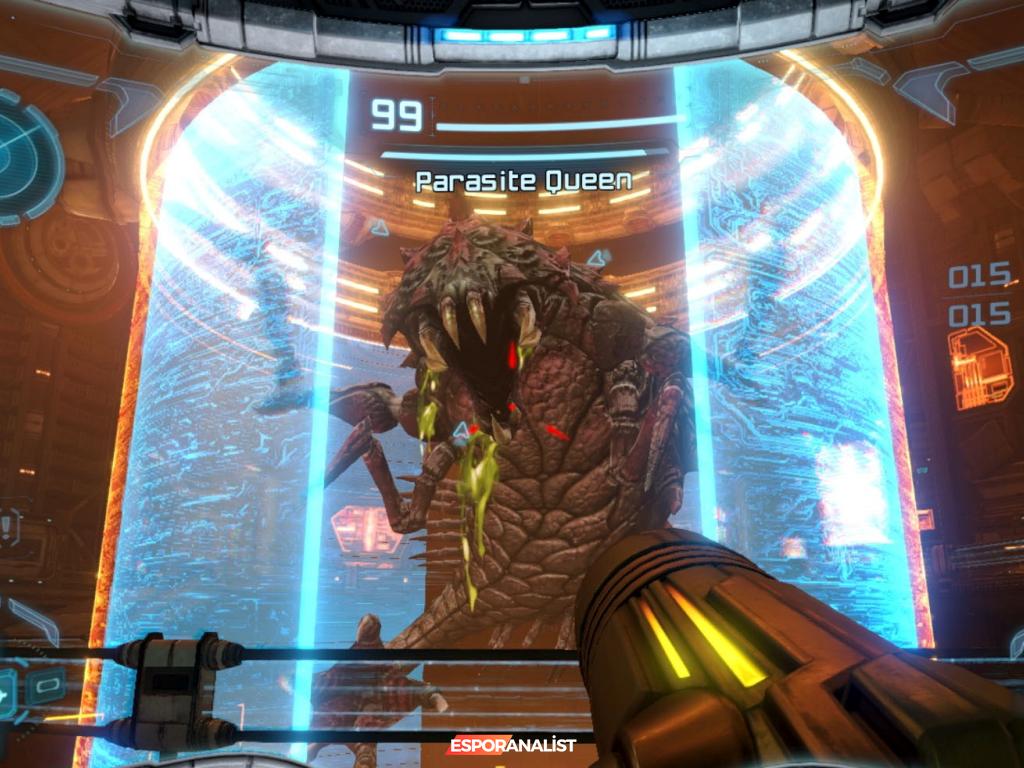
Task: Click the ESPORANALIST watermark logo
Action: point(510,745)
